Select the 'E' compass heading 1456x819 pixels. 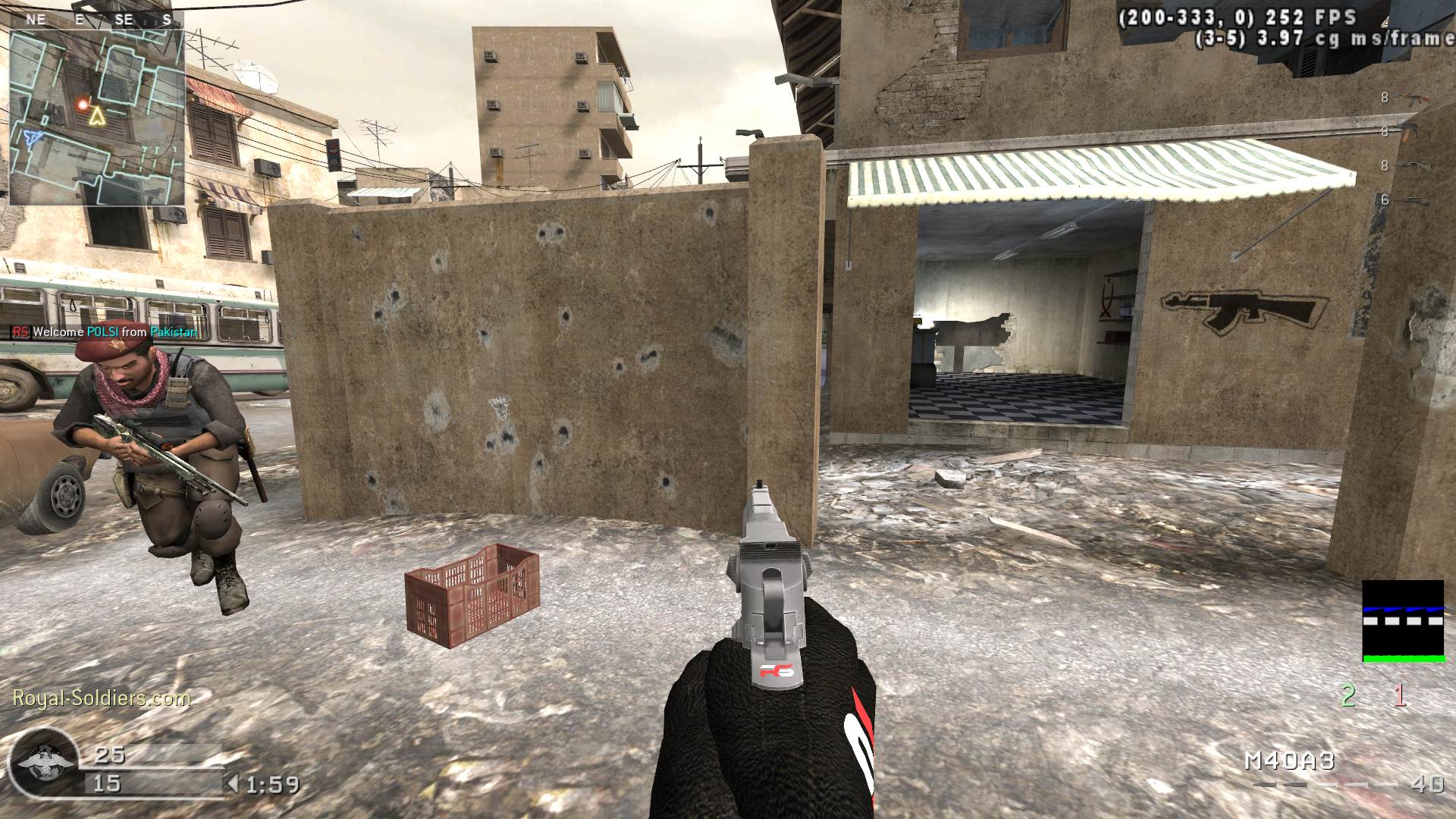tap(79, 18)
